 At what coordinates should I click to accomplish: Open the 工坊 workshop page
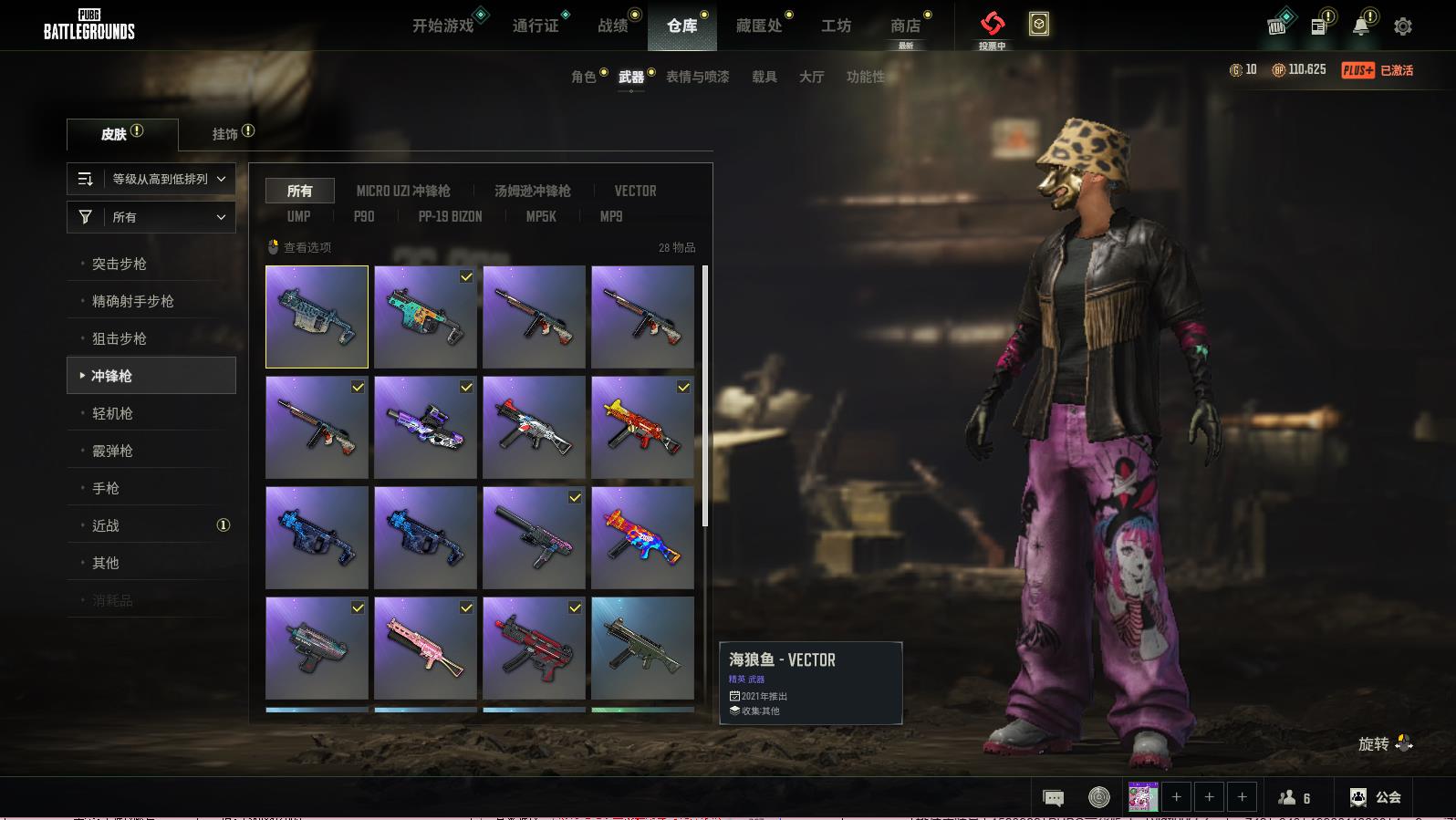pos(836,26)
